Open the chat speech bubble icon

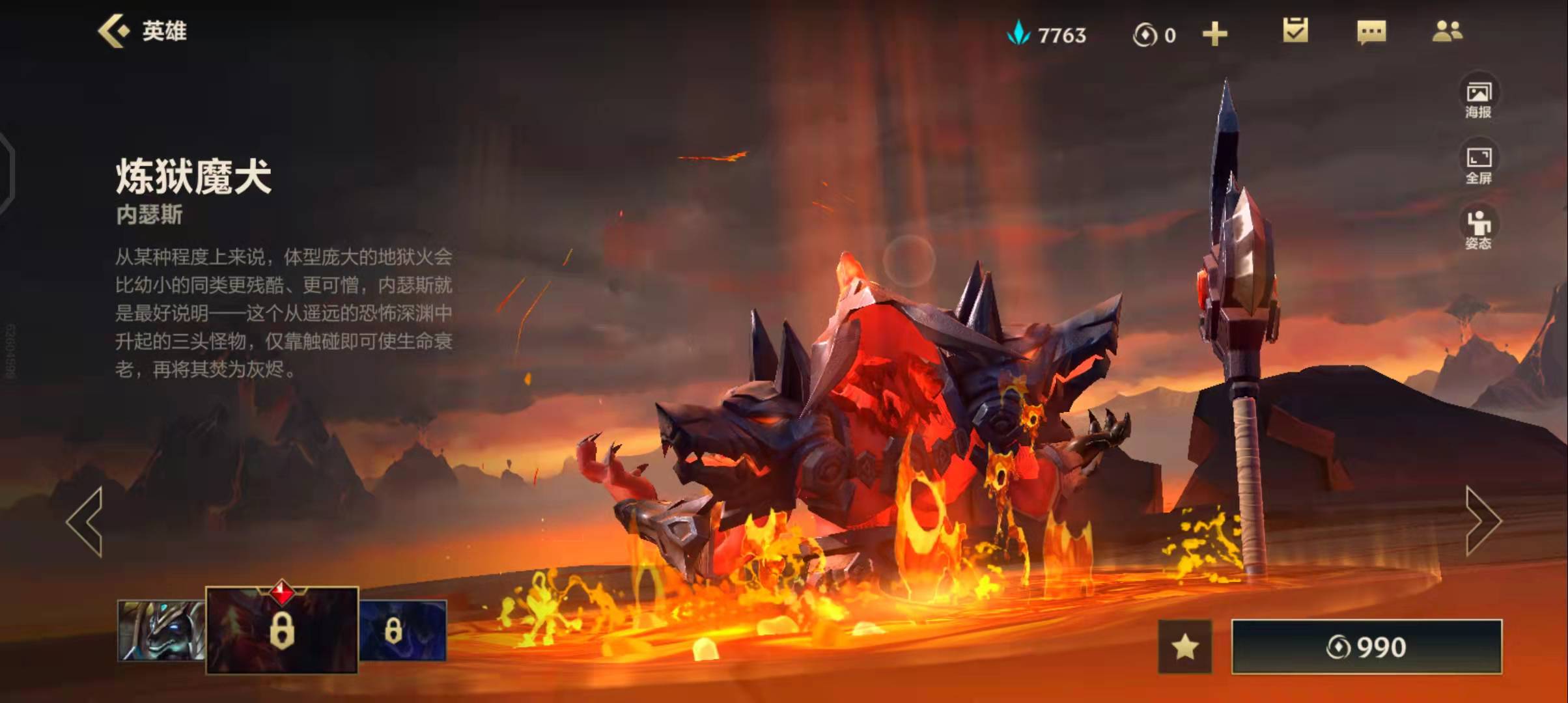point(1371,32)
